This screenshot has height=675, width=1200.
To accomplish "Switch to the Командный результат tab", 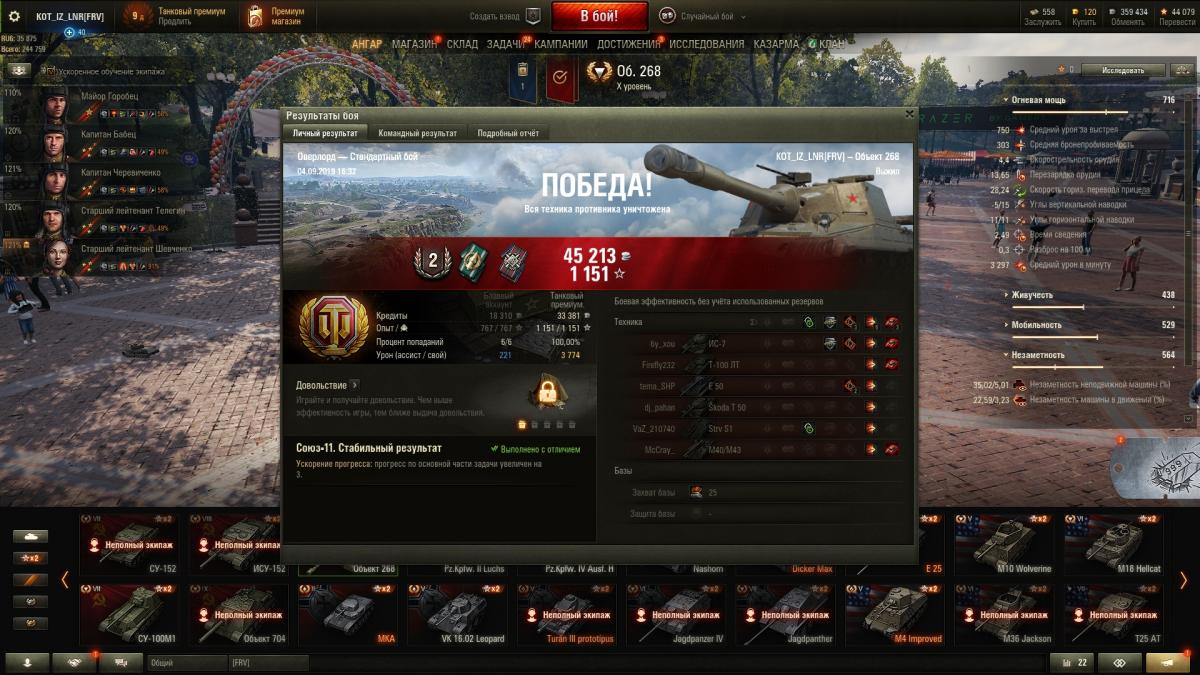I will (417, 133).
